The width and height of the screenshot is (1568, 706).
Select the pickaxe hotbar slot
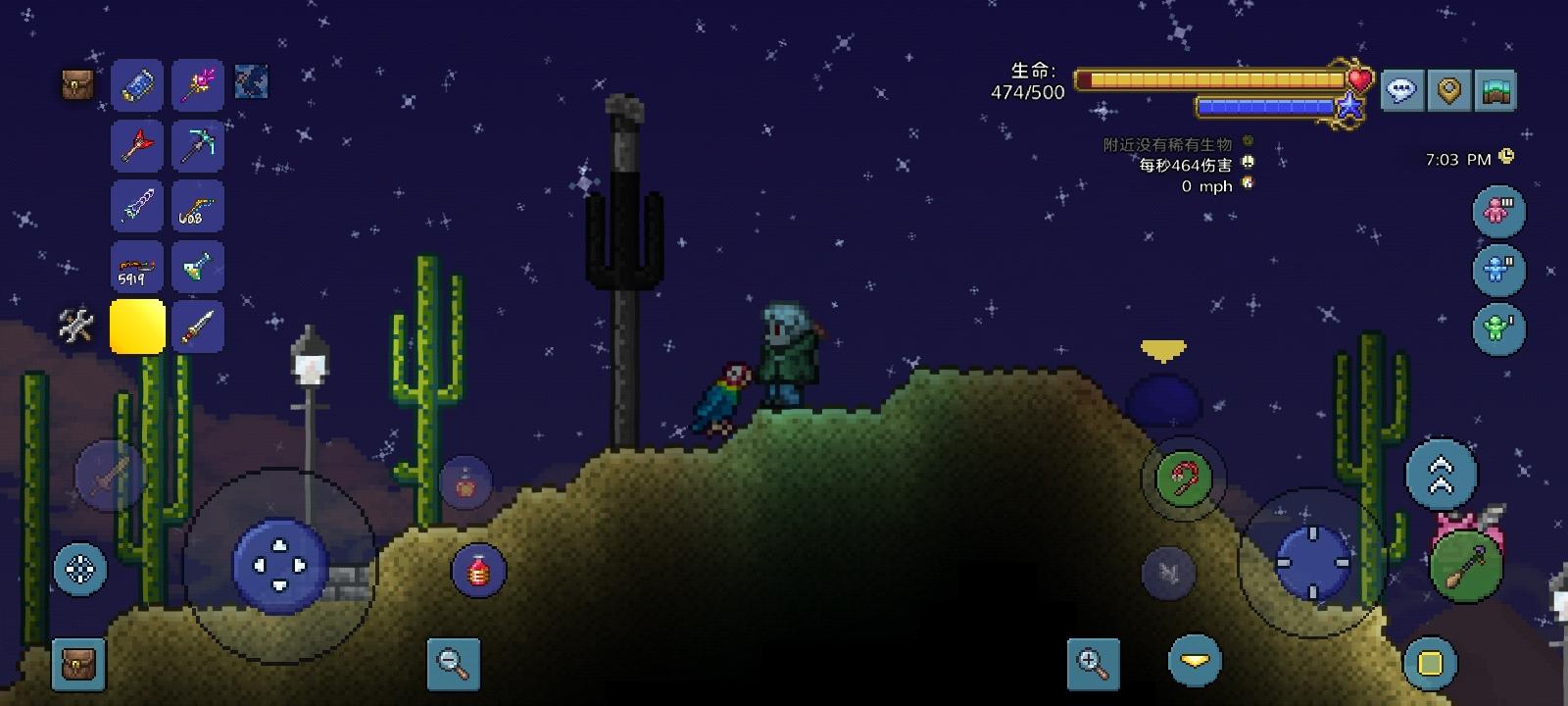pyautogui.click(x=197, y=145)
